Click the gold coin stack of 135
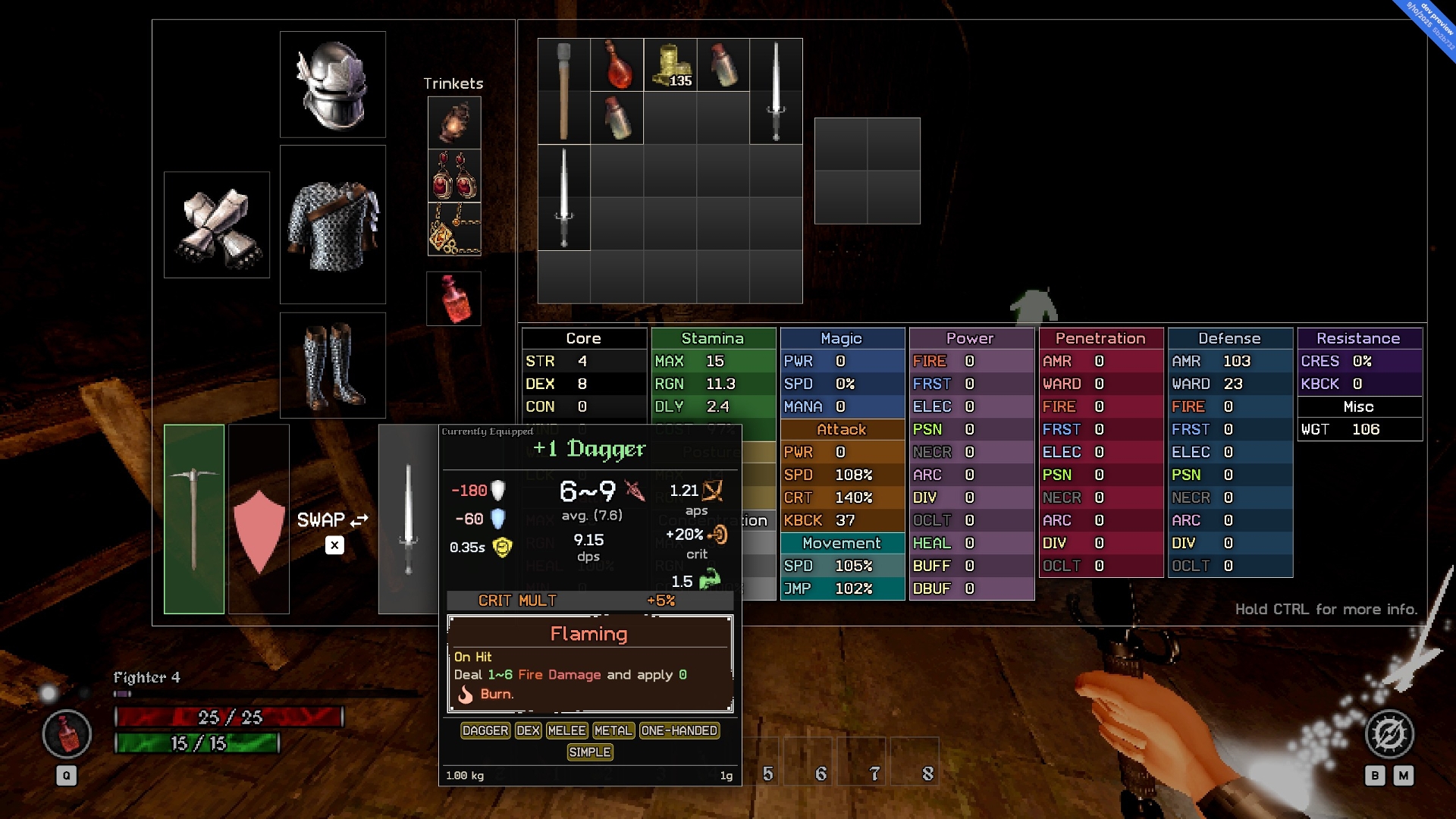The width and height of the screenshot is (1456, 819). 670,64
